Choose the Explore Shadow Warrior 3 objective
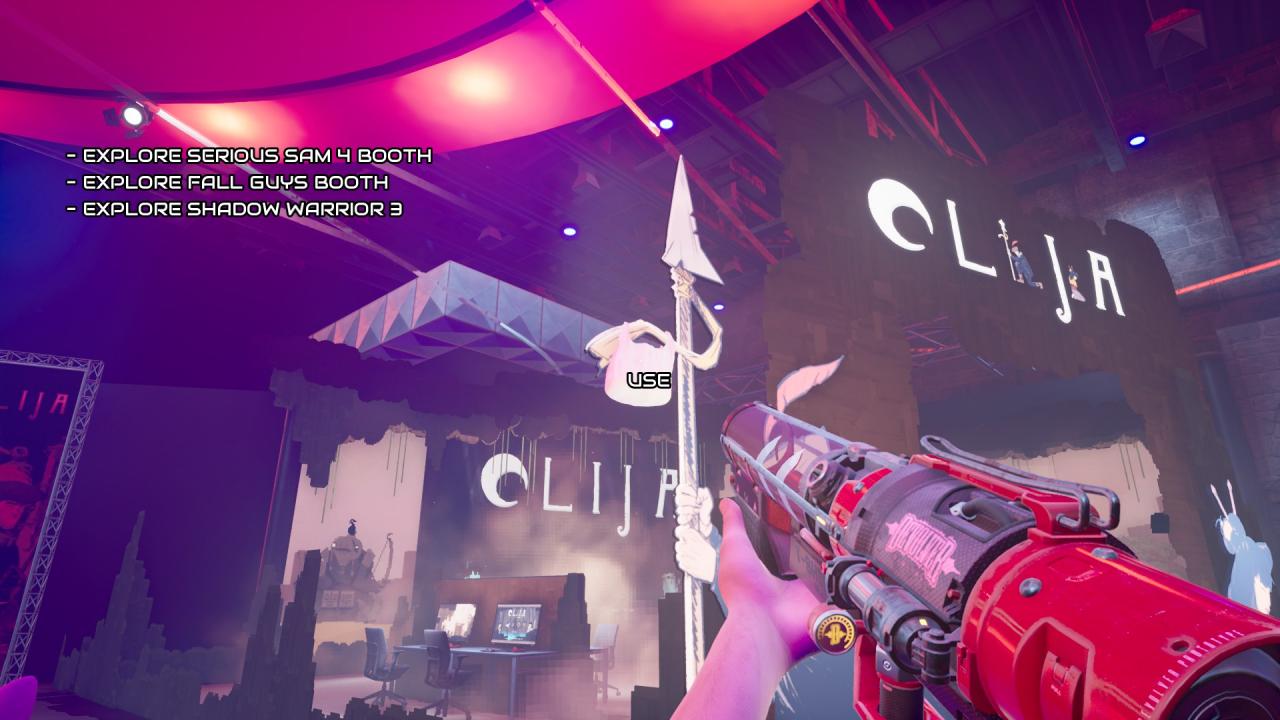Image resolution: width=1280 pixels, height=720 pixels. tap(242, 208)
